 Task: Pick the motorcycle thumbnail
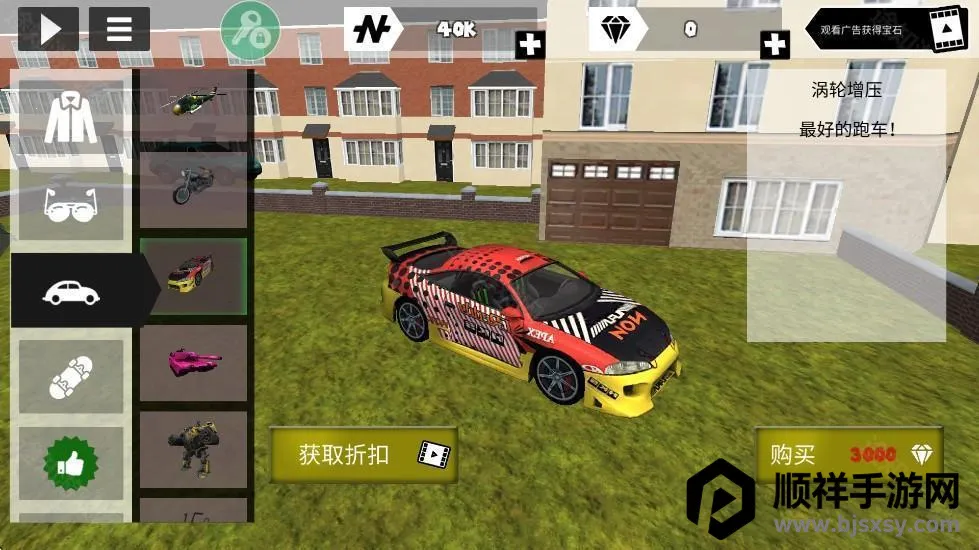tap(193, 188)
